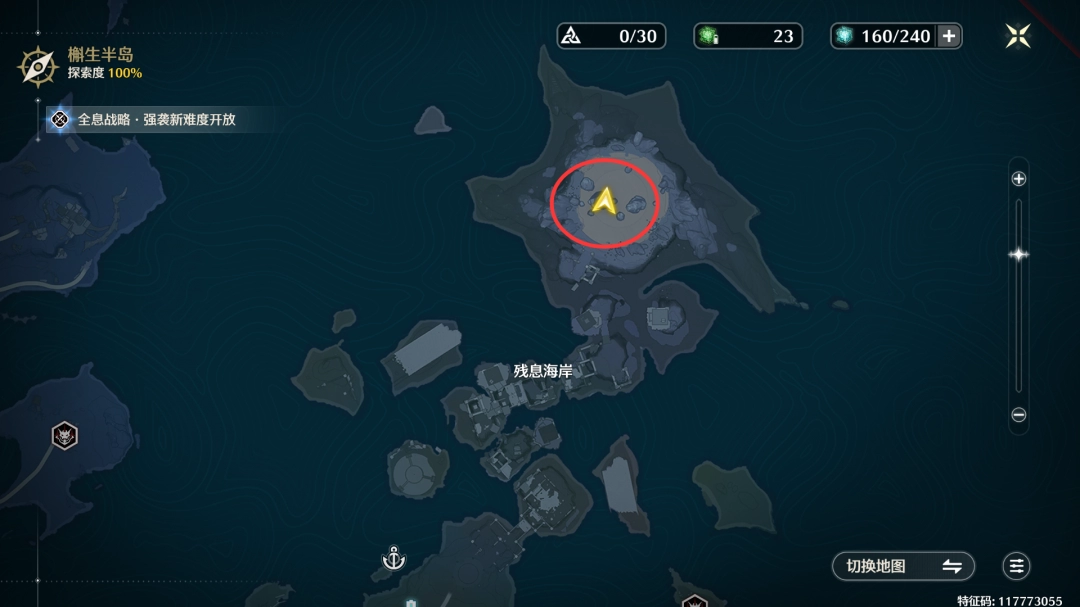Add more stamina with the plus button

[949, 36]
